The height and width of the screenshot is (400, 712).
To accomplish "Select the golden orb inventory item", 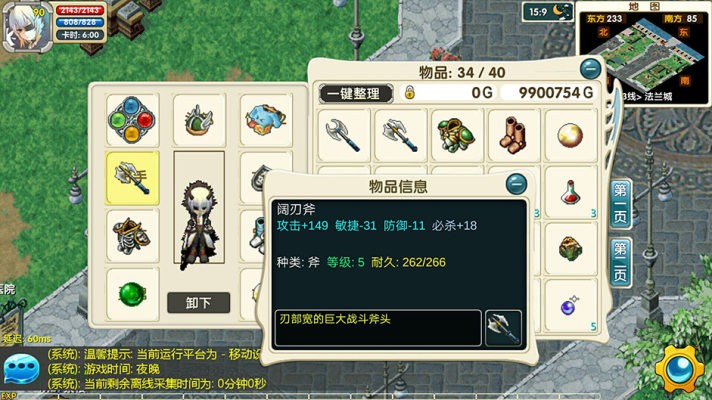I will click(572, 134).
